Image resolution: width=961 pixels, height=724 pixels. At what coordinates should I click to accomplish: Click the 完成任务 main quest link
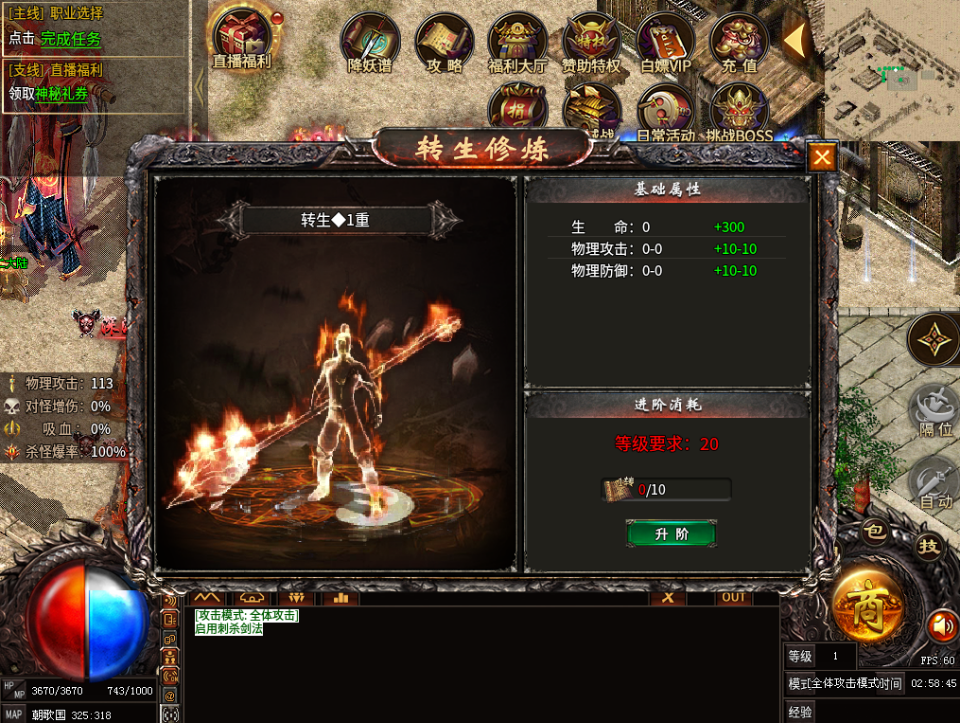coord(71,39)
